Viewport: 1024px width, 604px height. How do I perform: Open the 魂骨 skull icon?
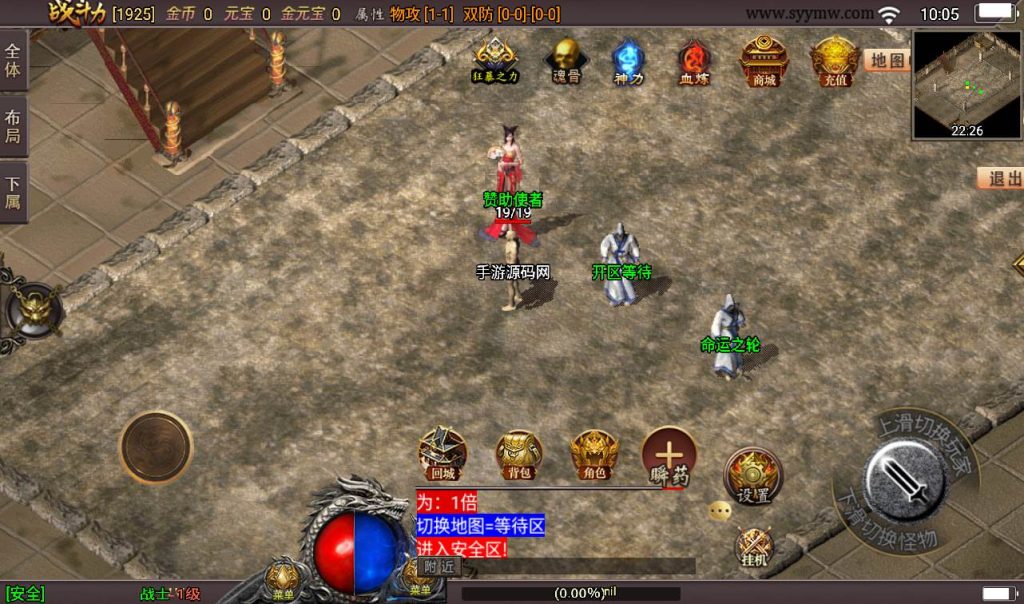point(567,60)
